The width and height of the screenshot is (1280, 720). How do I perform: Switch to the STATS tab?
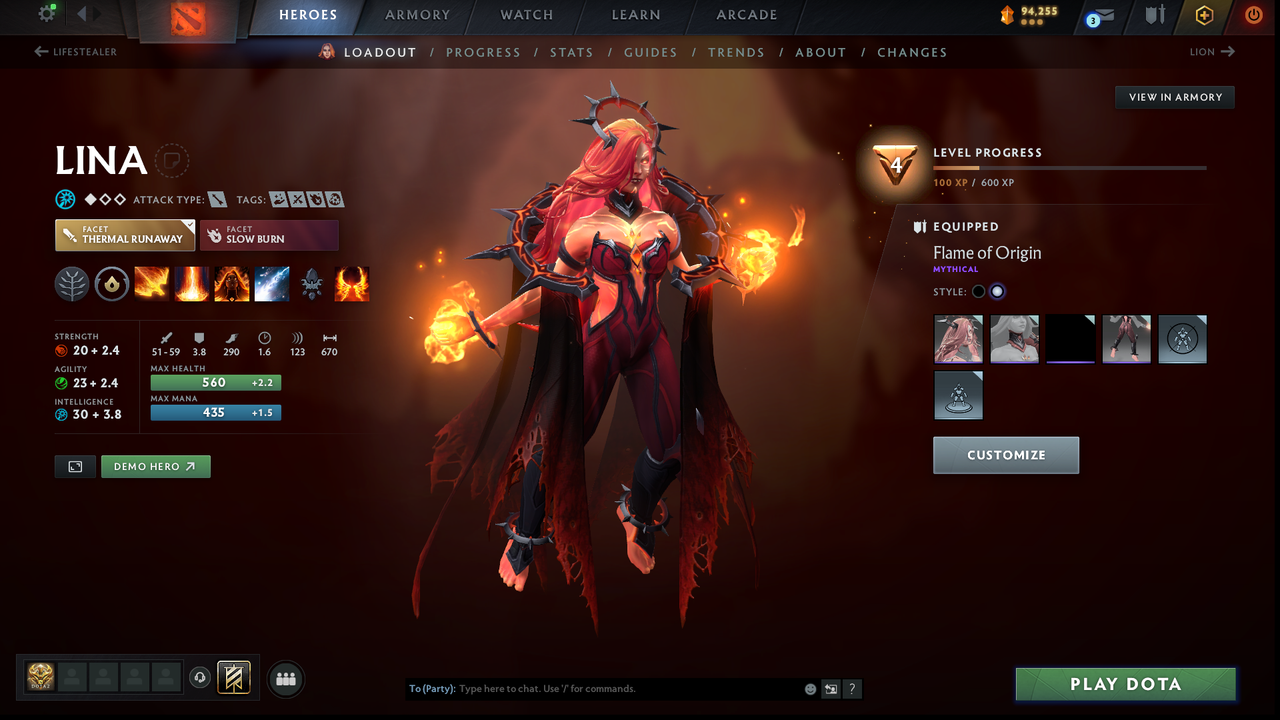click(571, 52)
